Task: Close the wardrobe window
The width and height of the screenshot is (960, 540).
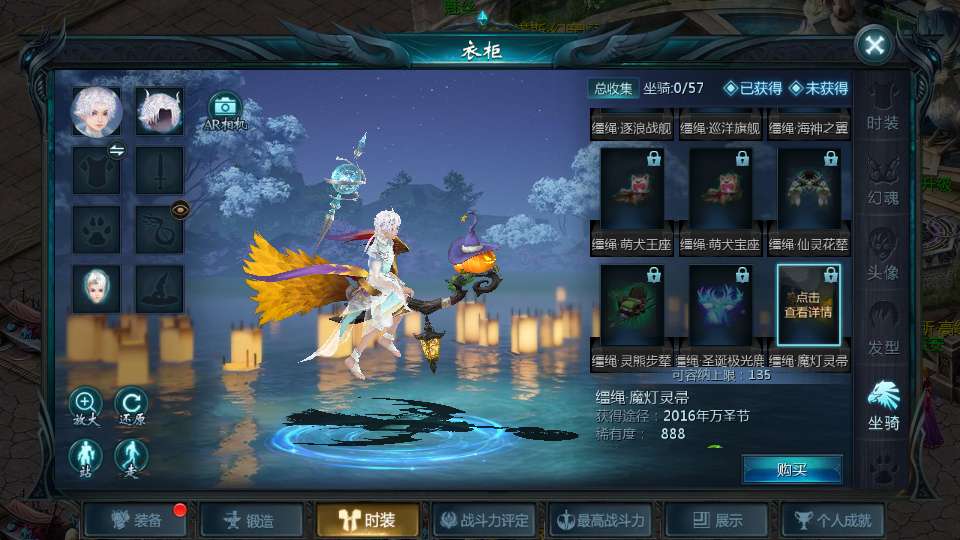Action: pyautogui.click(x=874, y=45)
